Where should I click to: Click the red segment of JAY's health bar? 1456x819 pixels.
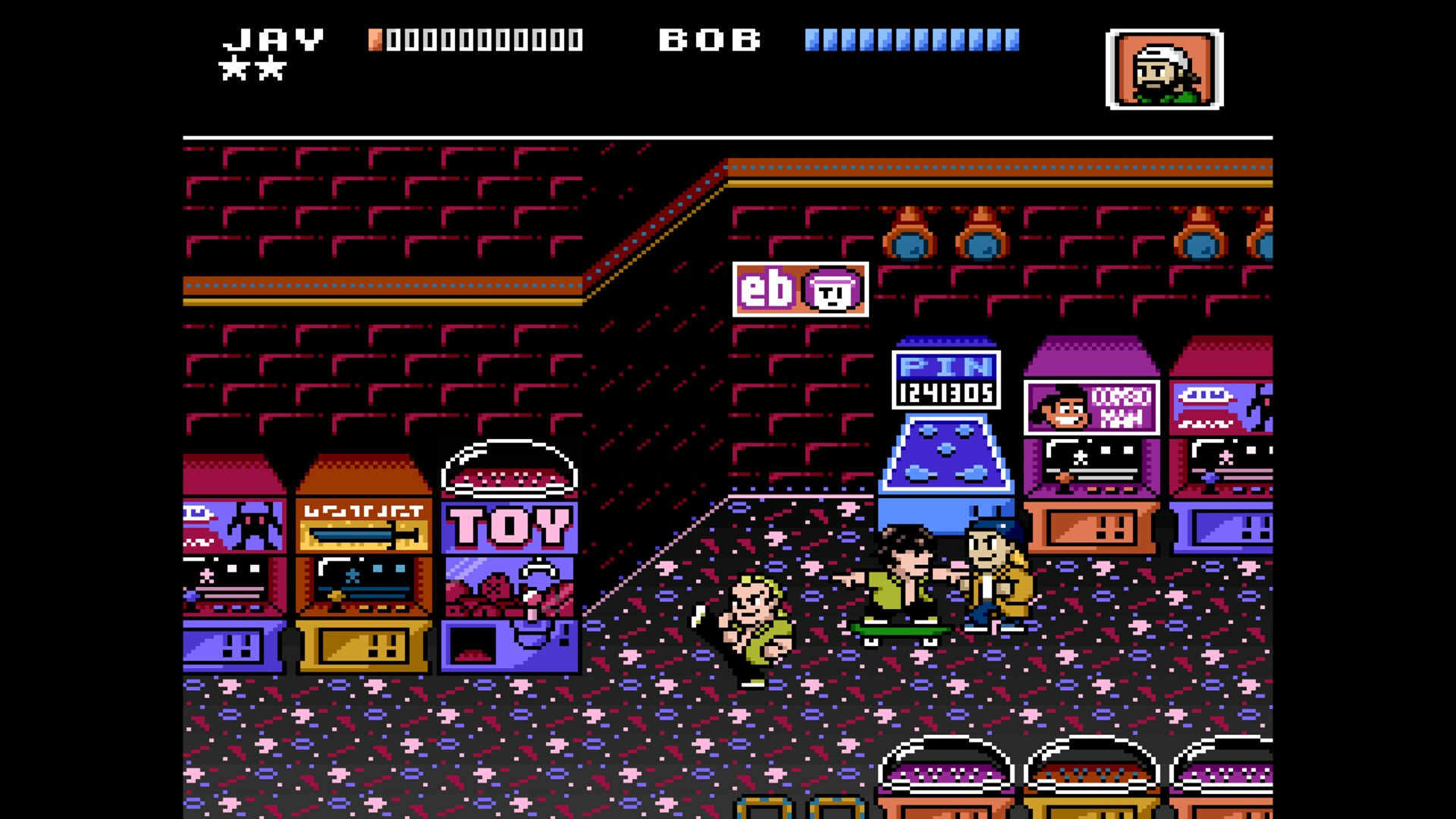pyautogui.click(x=376, y=40)
